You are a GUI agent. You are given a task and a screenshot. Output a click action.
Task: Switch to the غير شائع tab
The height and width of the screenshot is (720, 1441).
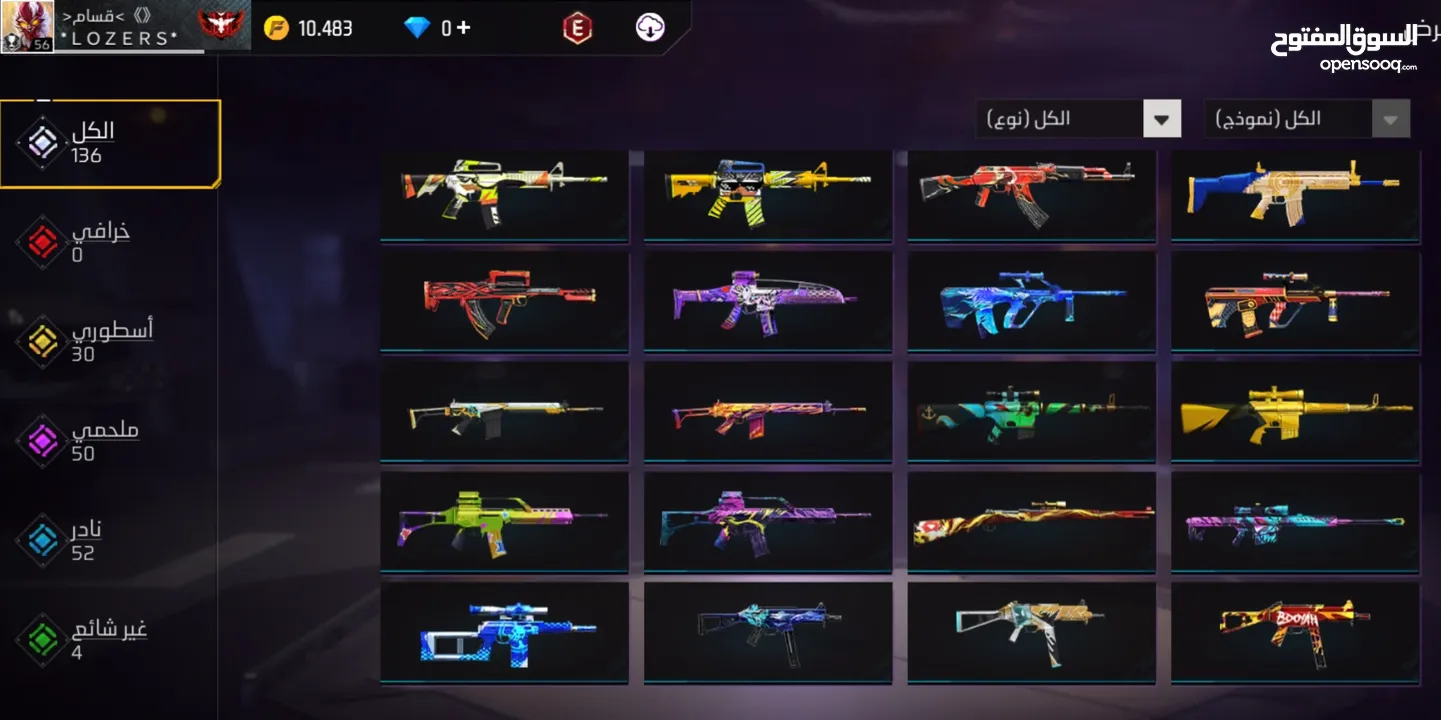coord(108,639)
